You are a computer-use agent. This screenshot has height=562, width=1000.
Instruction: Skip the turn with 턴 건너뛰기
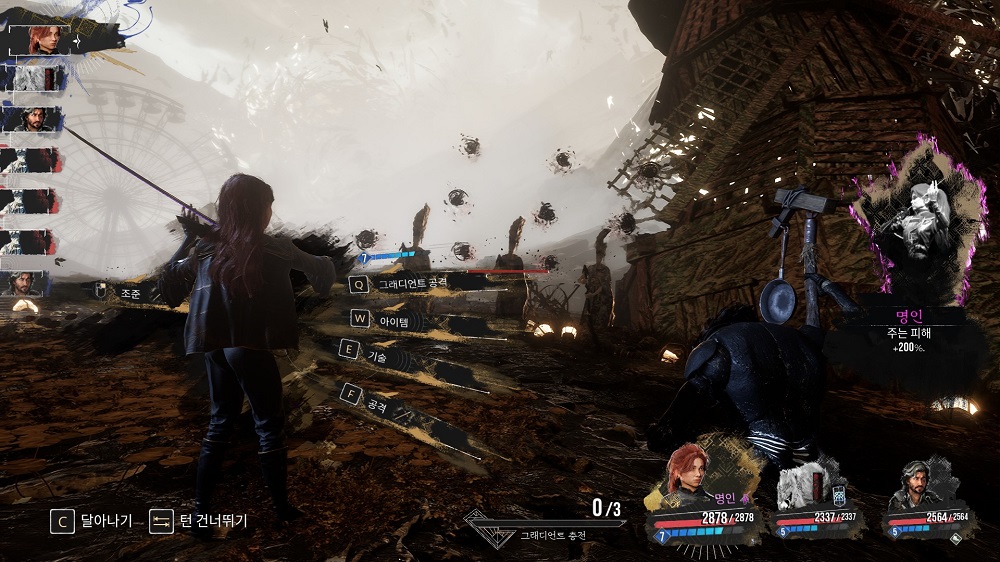(198, 521)
